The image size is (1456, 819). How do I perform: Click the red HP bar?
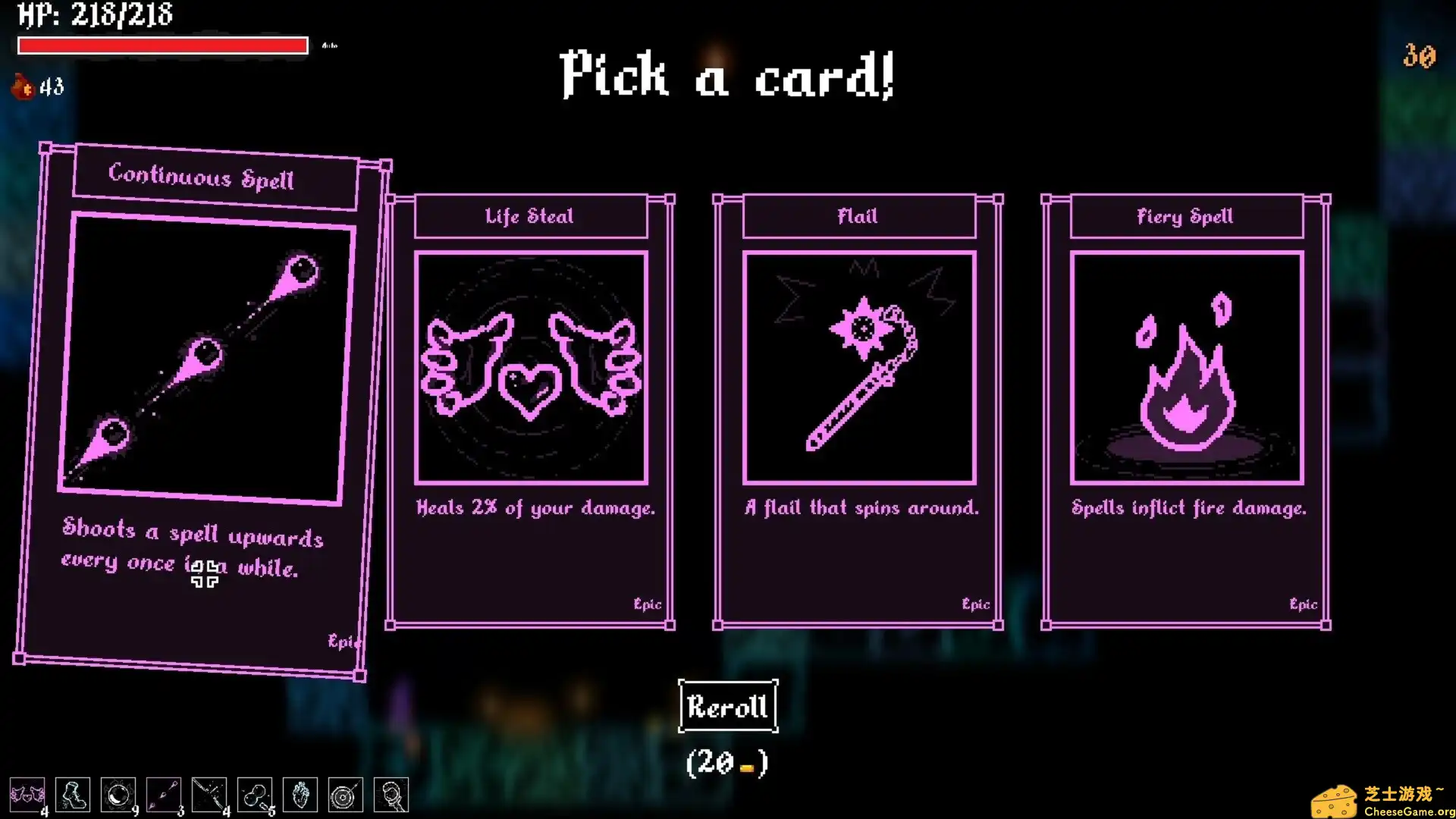pyautogui.click(x=162, y=45)
